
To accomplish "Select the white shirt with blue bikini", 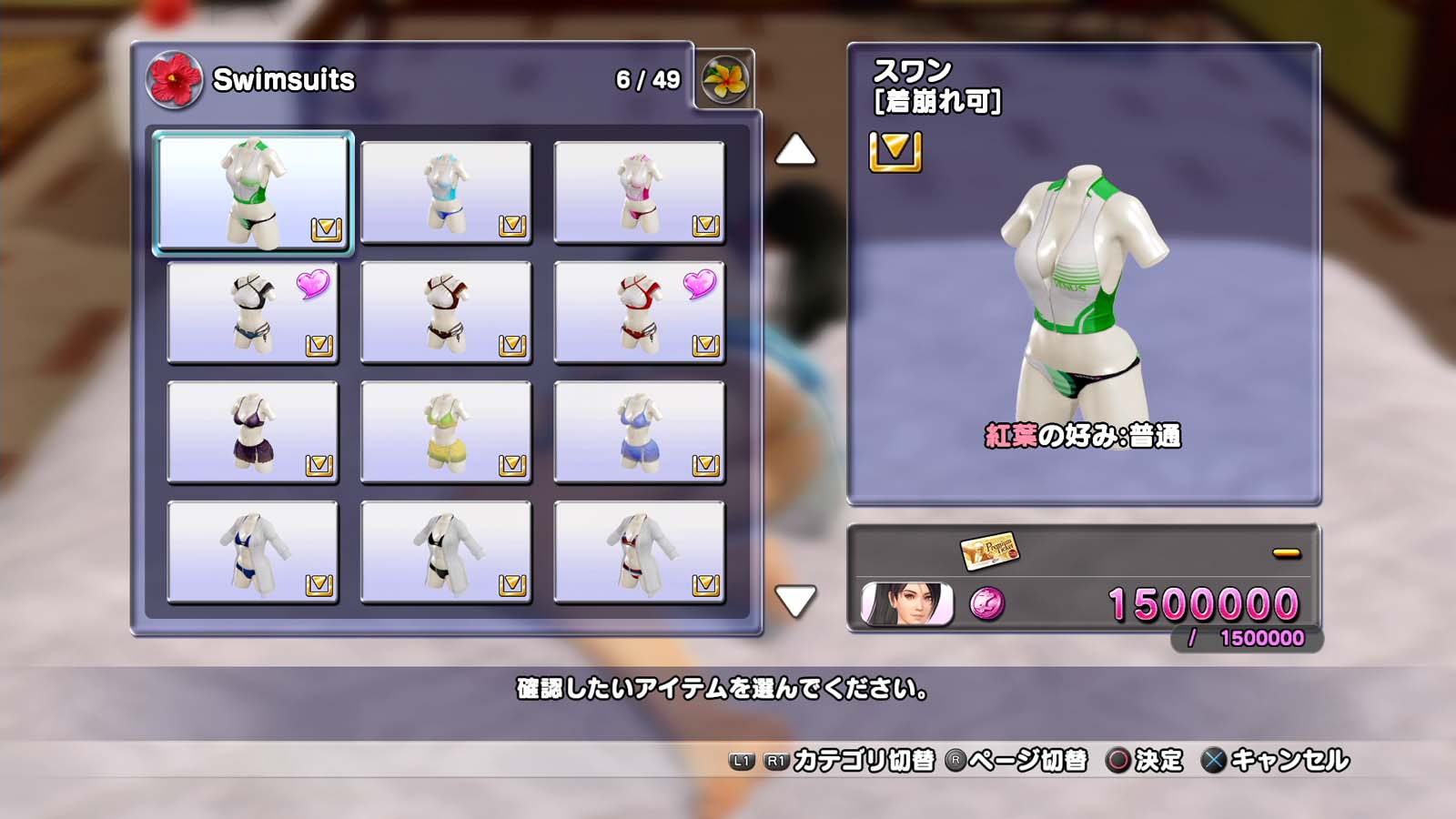I will coord(253,552).
